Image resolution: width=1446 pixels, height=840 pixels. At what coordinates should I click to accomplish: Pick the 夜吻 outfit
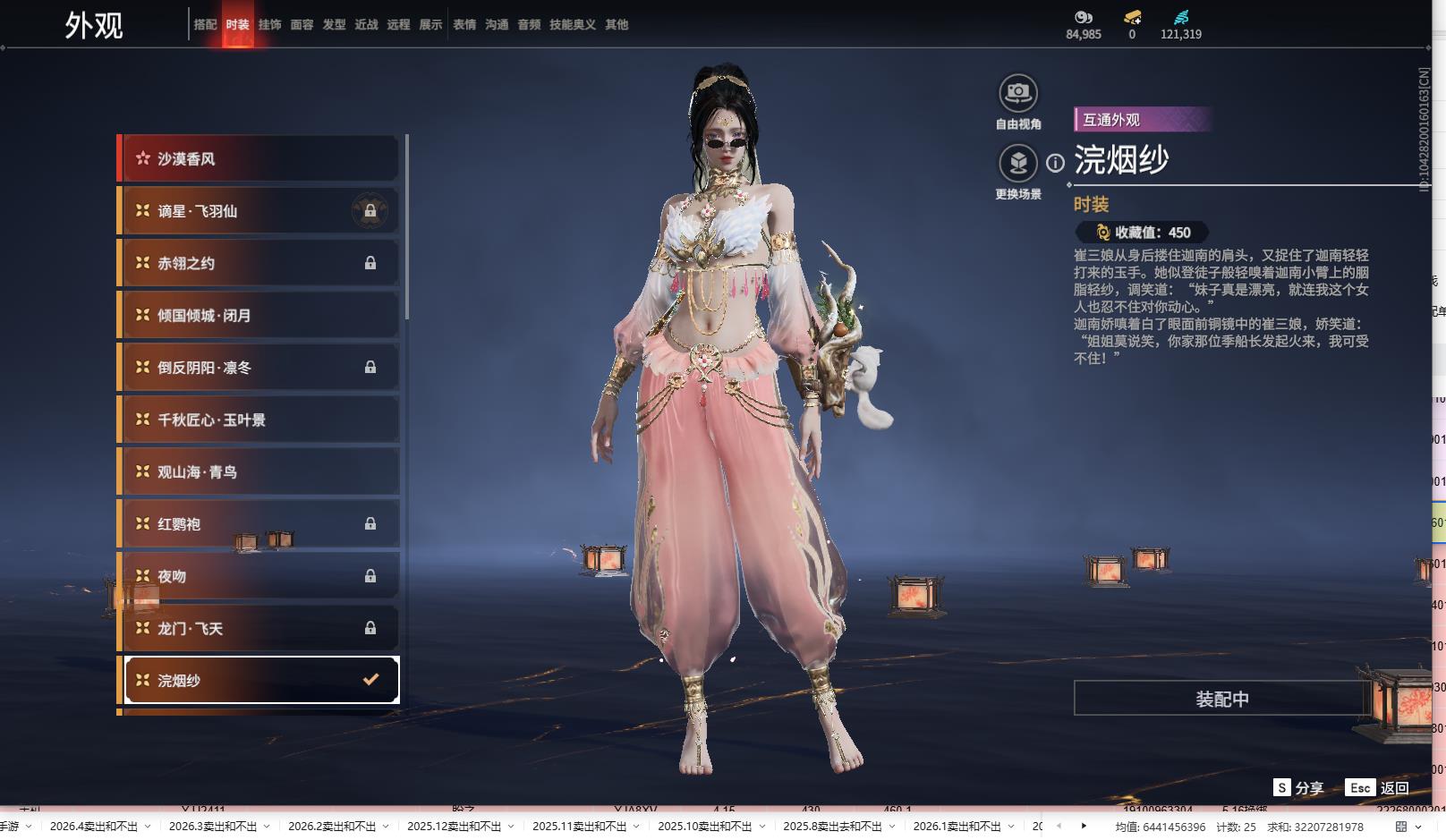259,576
